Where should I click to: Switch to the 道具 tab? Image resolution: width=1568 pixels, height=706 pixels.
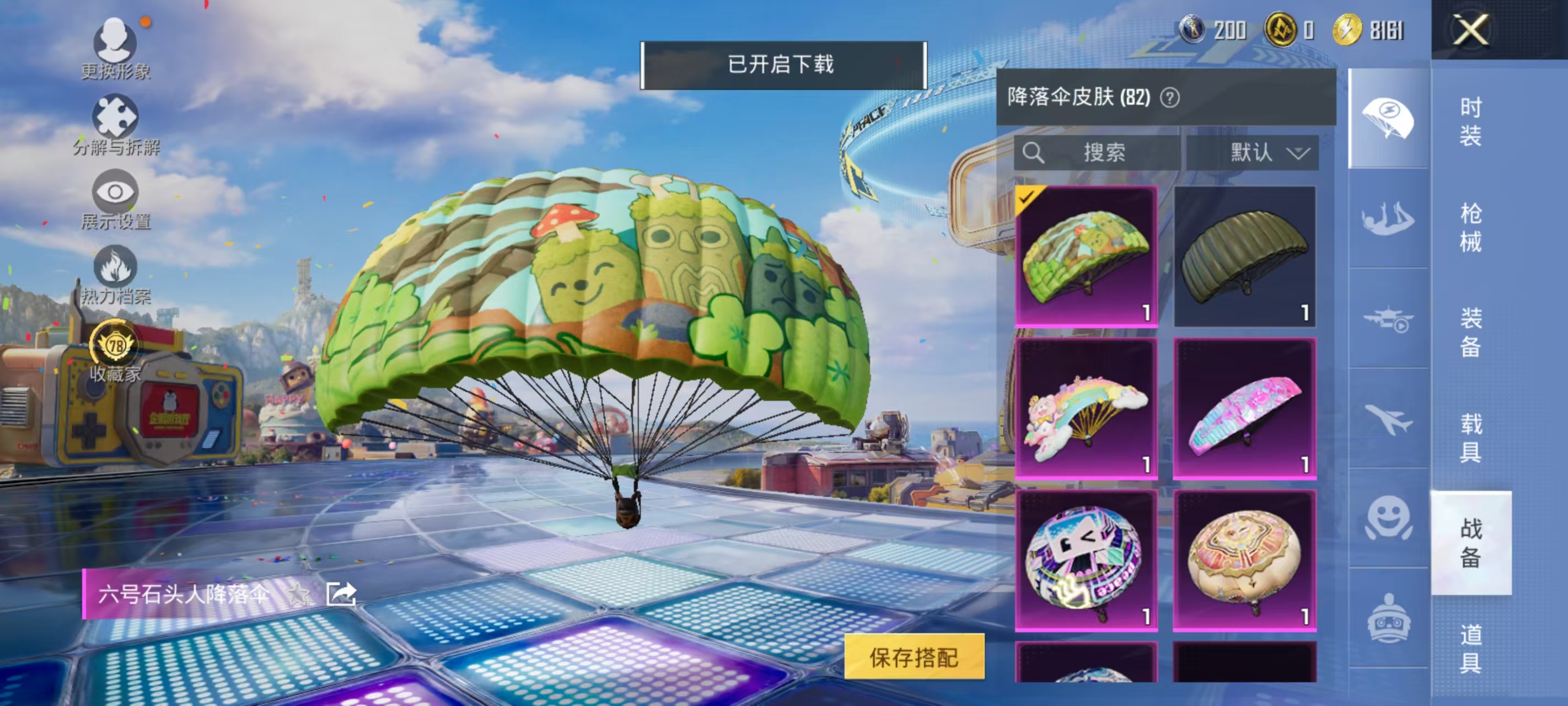coord(1470,649)
